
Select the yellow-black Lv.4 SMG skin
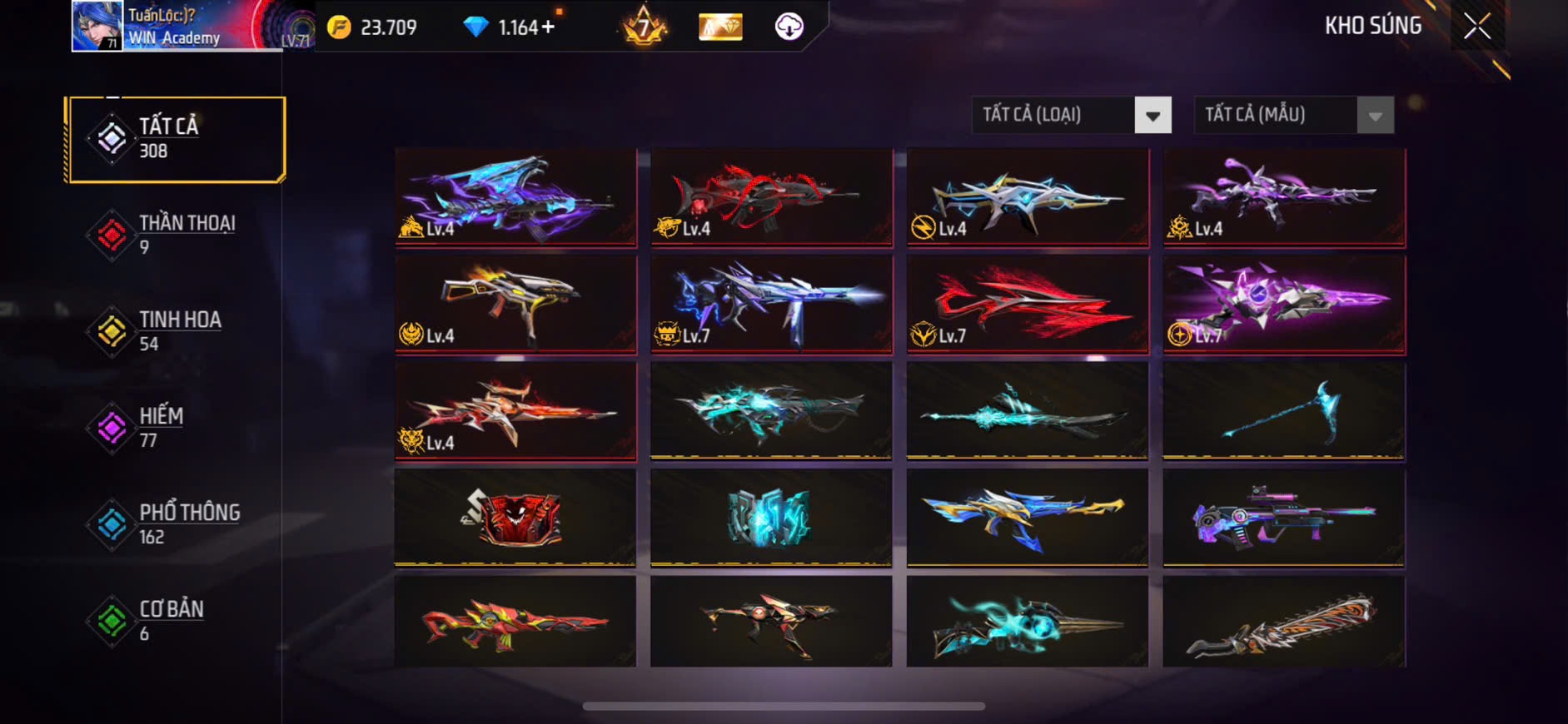point(515,305)
